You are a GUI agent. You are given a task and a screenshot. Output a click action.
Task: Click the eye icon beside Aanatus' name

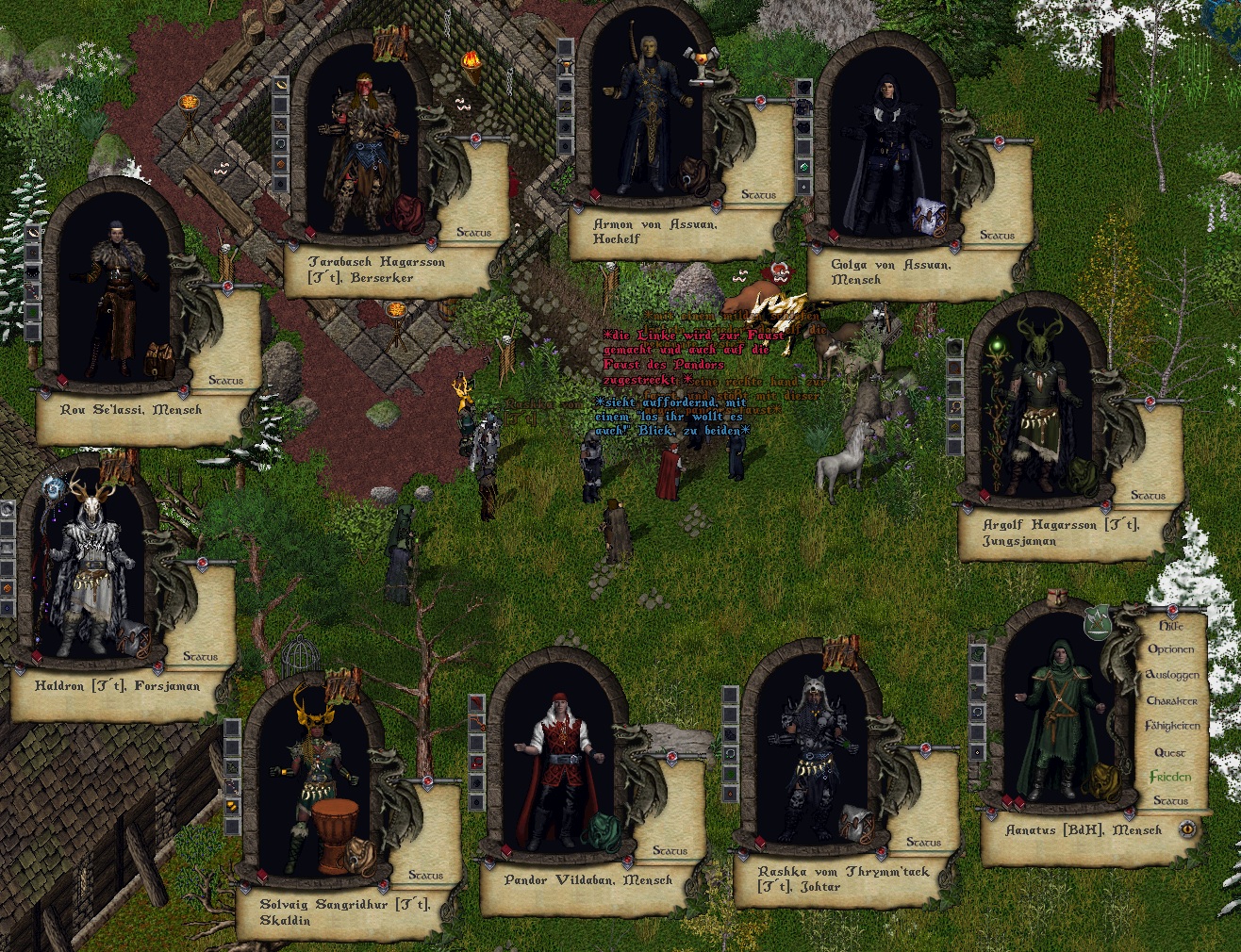[x=1187, y=829]
